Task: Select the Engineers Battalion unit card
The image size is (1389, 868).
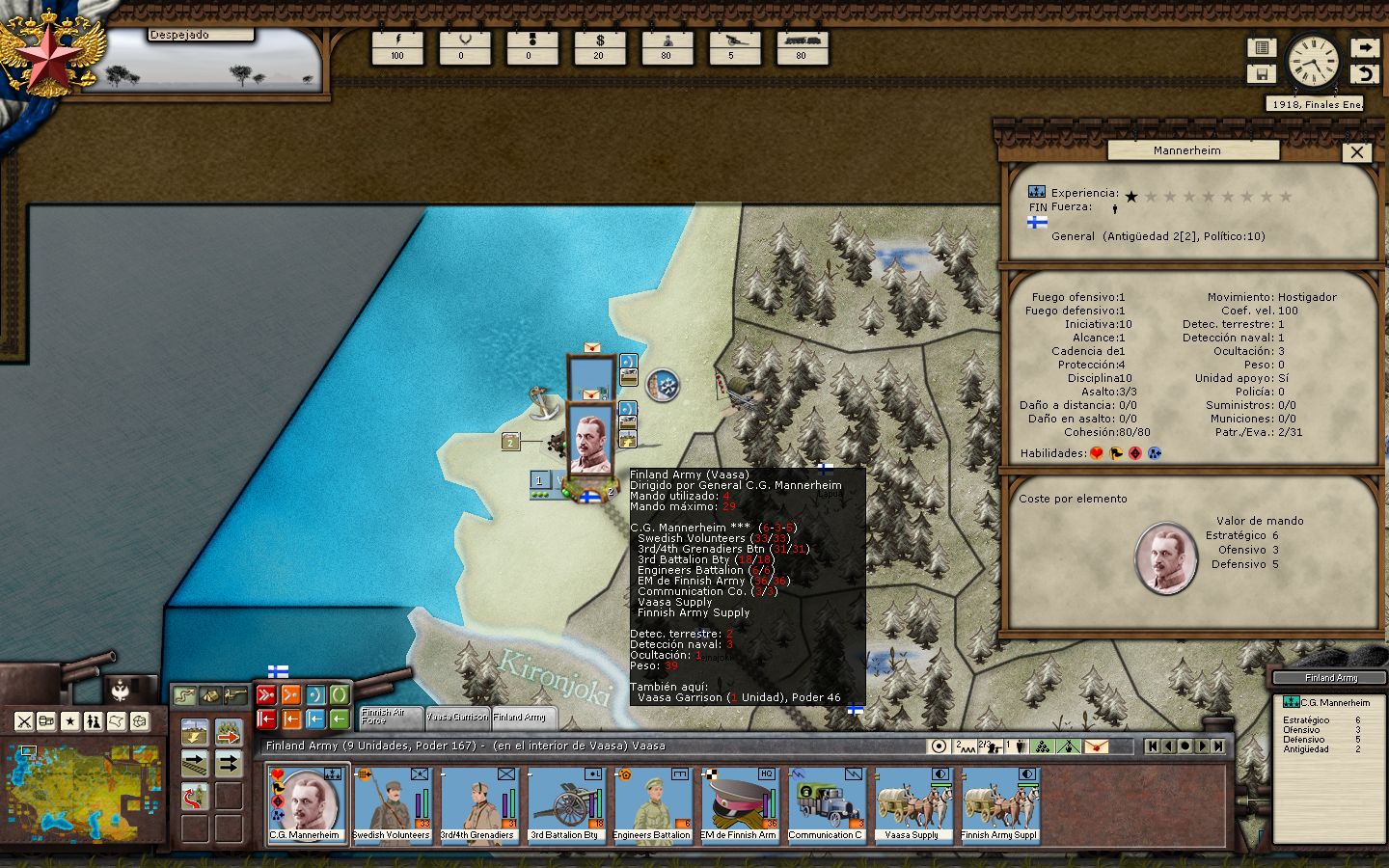Action: (x=652, y=804)
